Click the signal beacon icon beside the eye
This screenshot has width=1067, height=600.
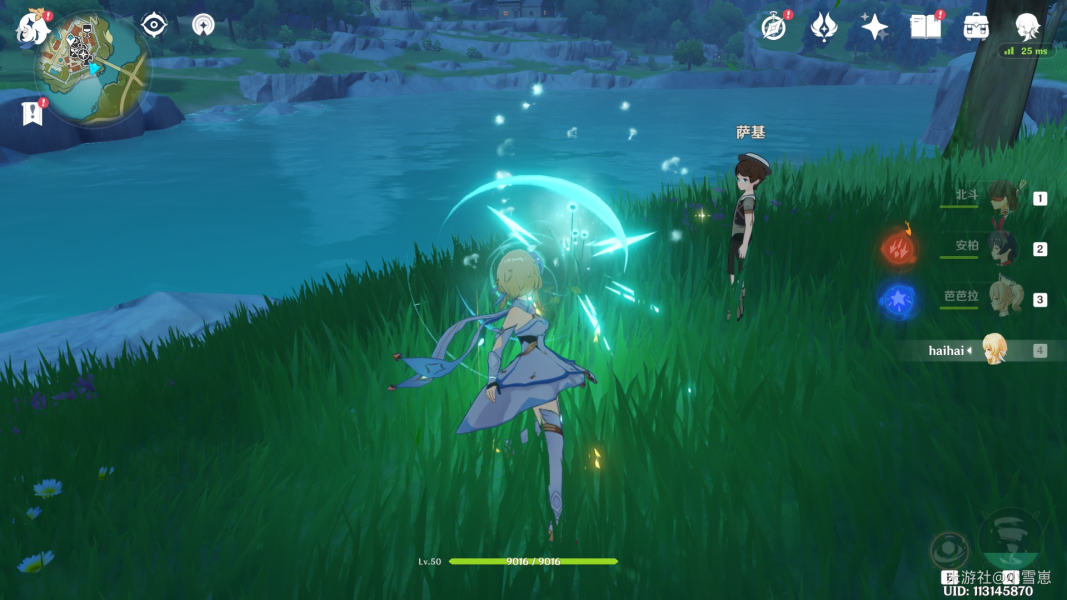(203, 25)
